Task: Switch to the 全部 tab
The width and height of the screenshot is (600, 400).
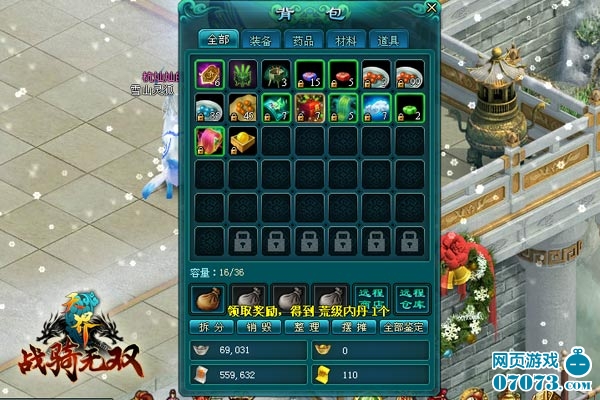Action: [217, 41]
